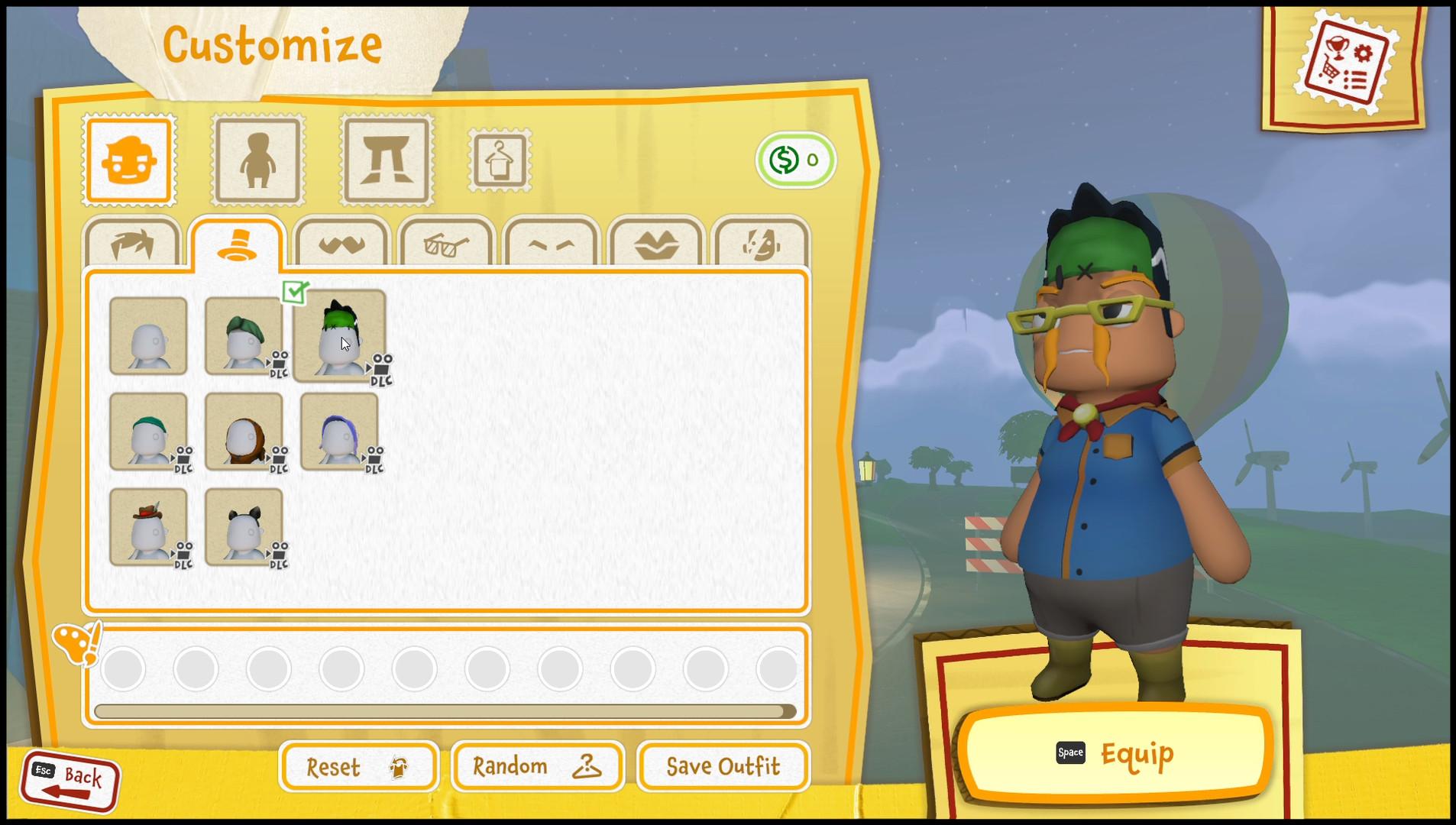Select the first empty color swatch circle
The width and height of the screenshot is (1456, 825).
coord(124,668)
